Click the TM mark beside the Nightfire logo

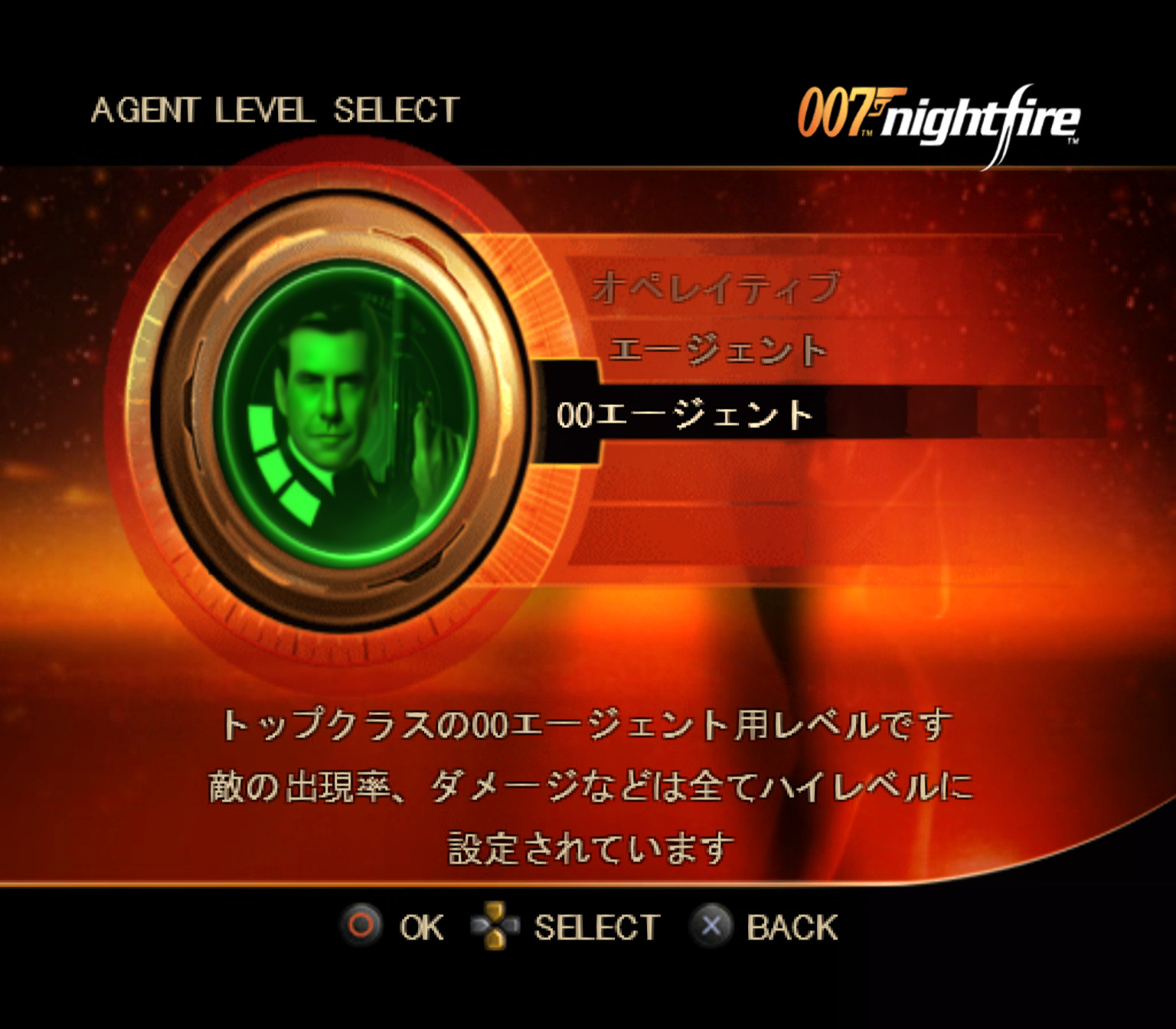coord(1075,142)
